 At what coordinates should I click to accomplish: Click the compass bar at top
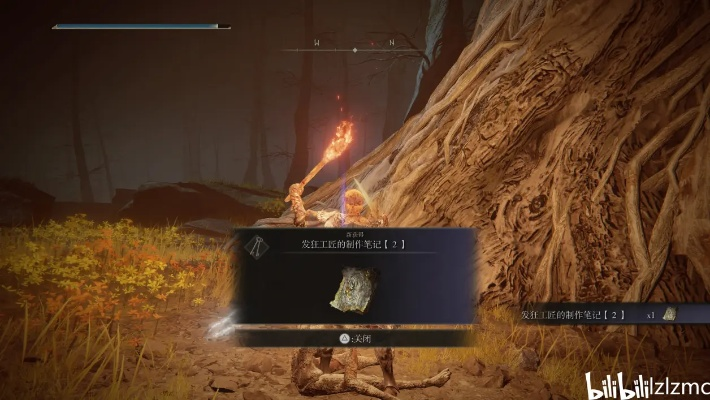click(x=354, y=45)
